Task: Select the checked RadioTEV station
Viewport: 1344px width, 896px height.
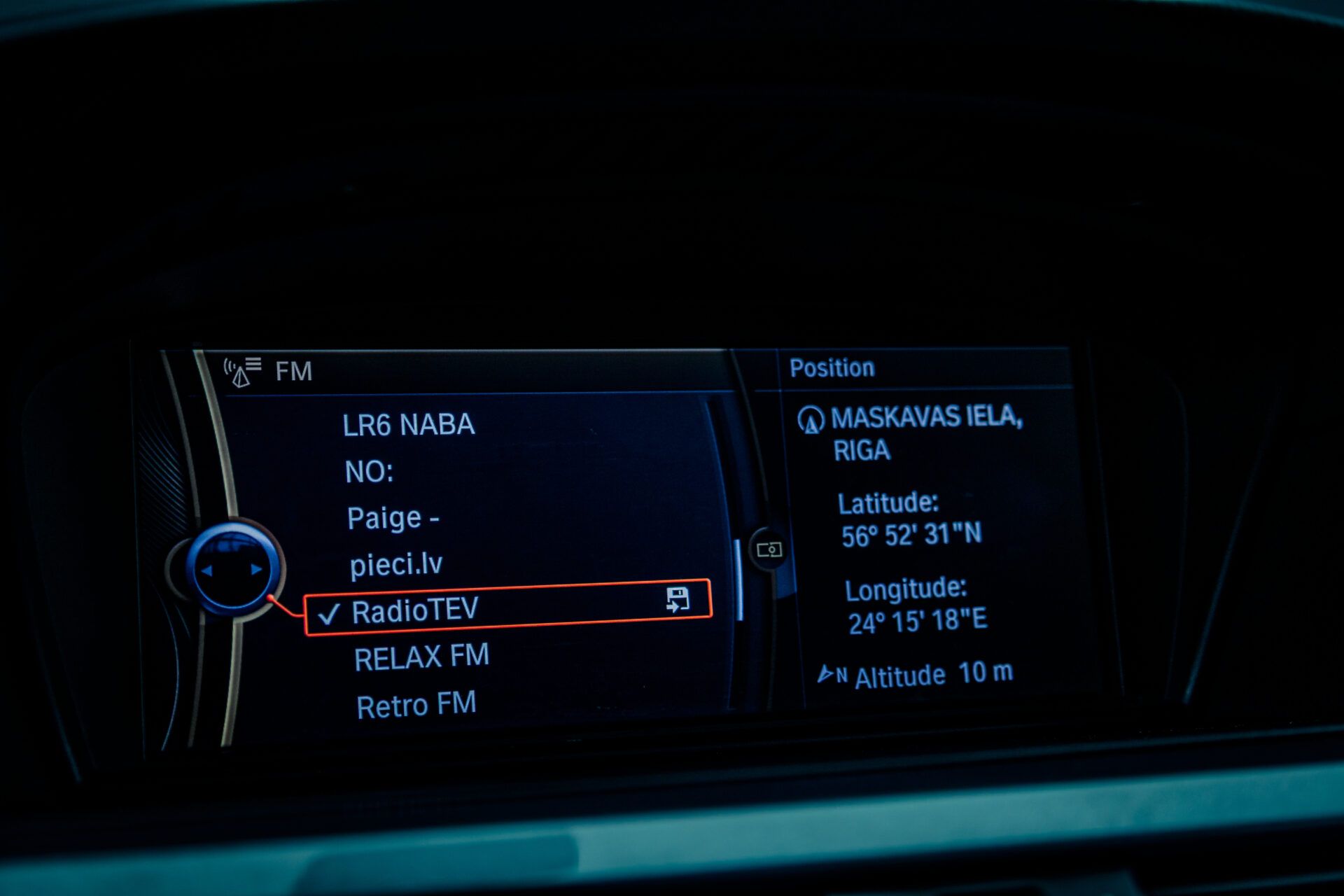Action: [x=415, y=610]
